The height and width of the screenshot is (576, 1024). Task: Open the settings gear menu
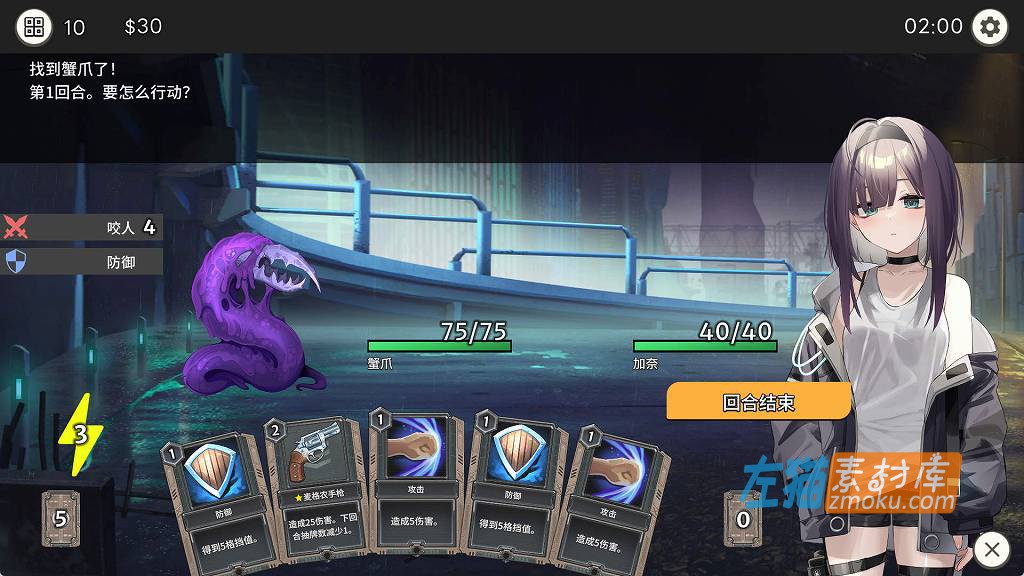(x=989, y=26)
